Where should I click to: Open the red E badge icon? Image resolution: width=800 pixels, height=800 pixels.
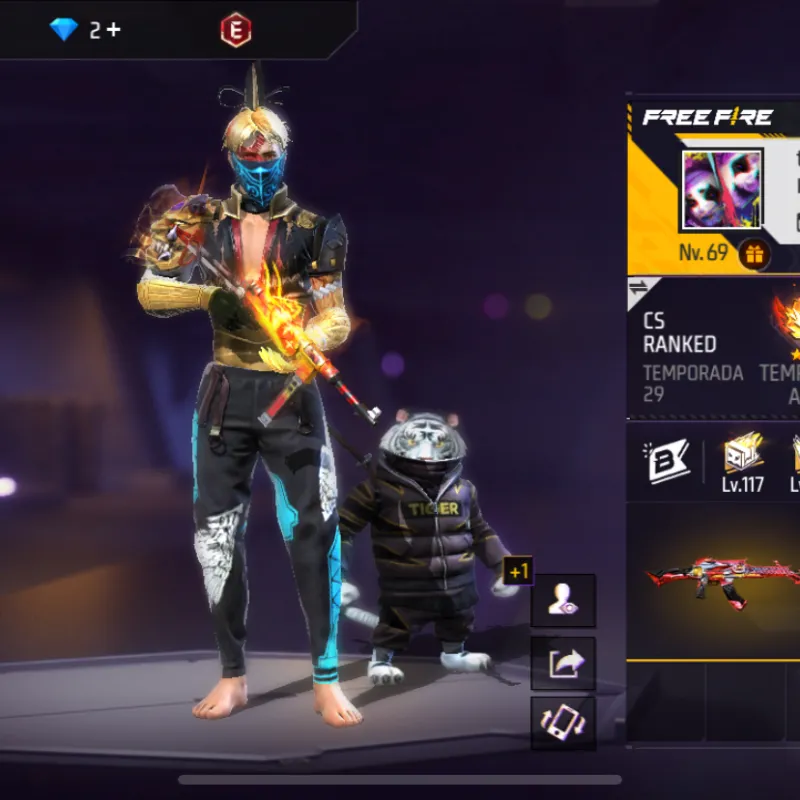(x=236, y=30)
